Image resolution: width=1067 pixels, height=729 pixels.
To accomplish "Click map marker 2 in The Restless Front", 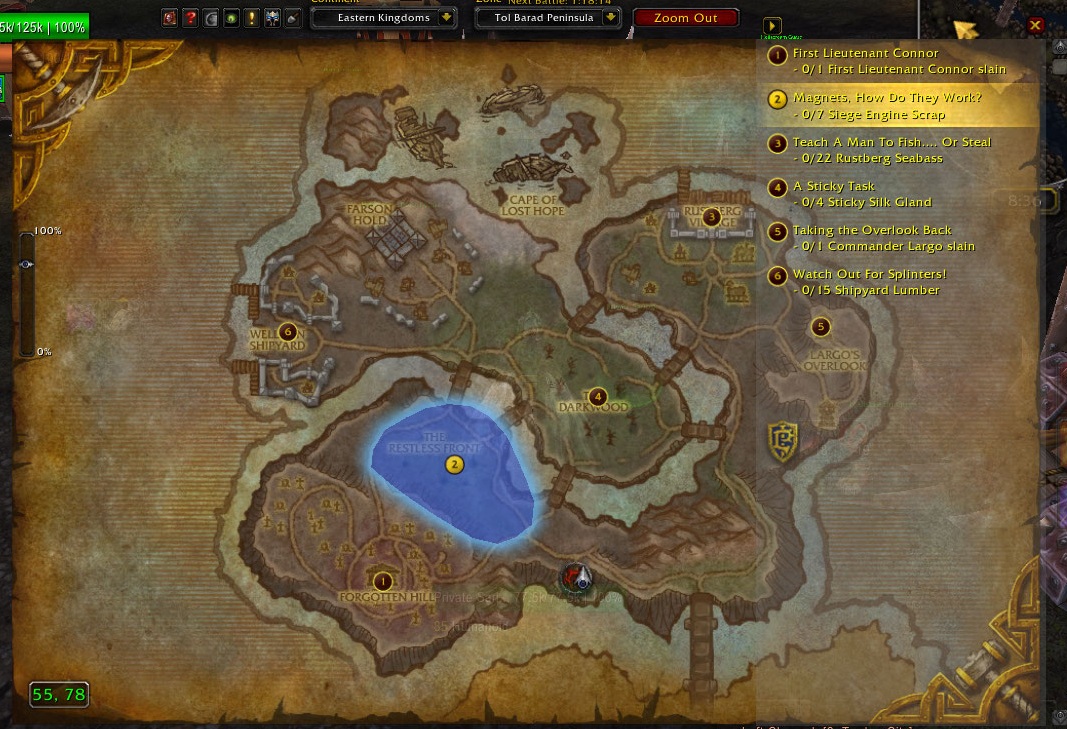I will (x=454, y=464).
